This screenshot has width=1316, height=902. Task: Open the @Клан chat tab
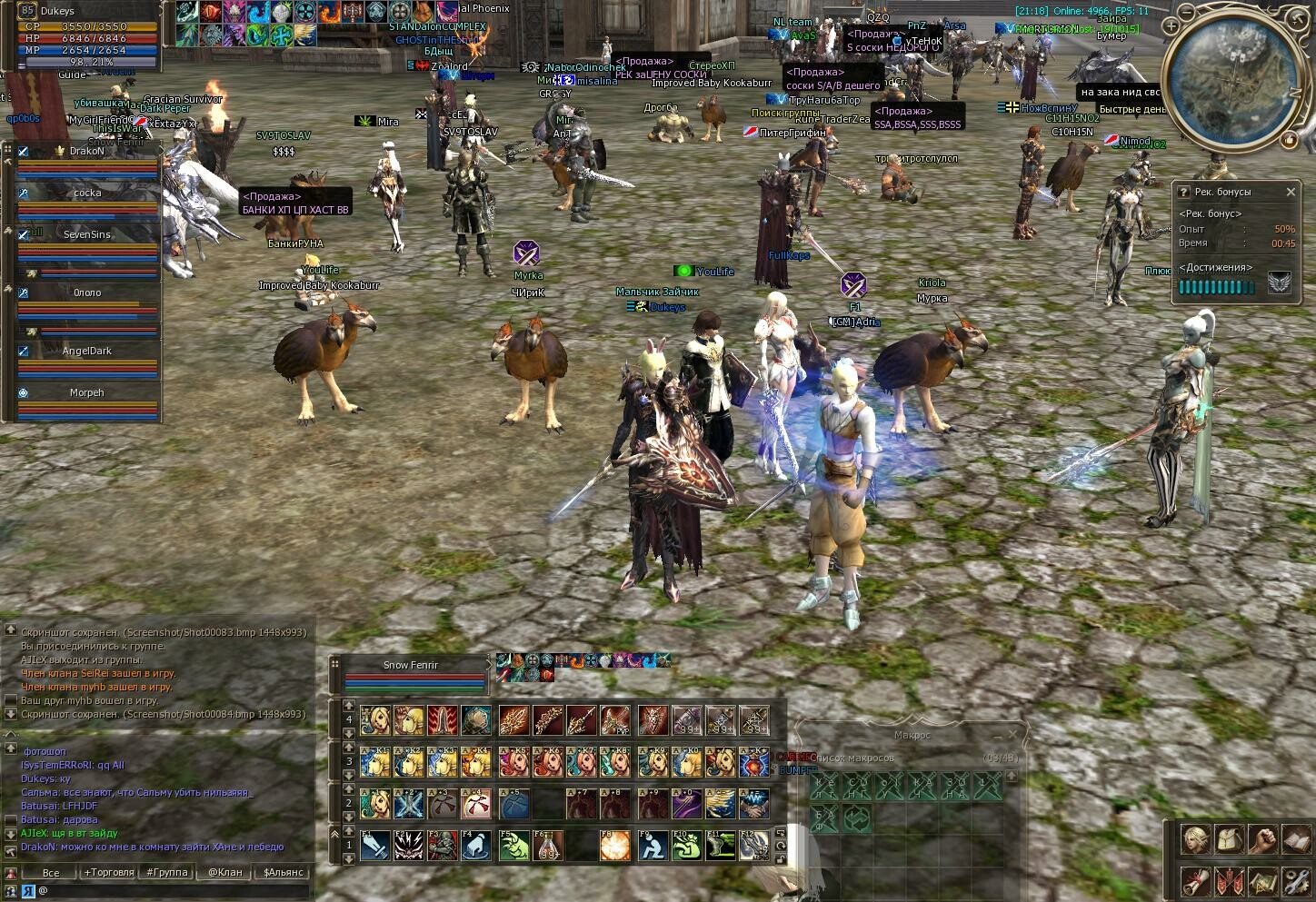tap(224, 872)
